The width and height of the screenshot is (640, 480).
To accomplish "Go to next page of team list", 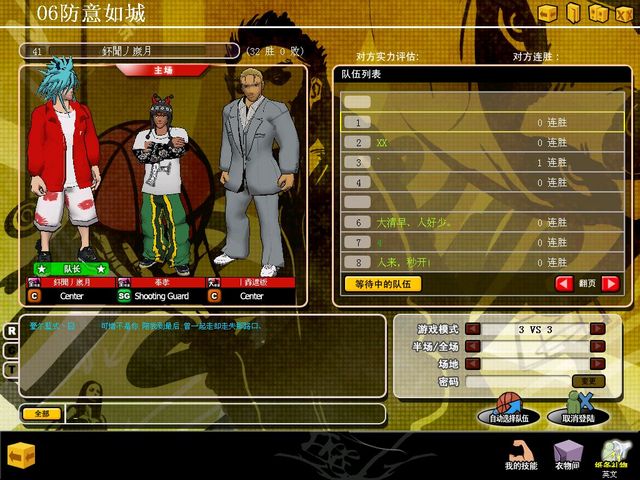I will click(610, 284).
